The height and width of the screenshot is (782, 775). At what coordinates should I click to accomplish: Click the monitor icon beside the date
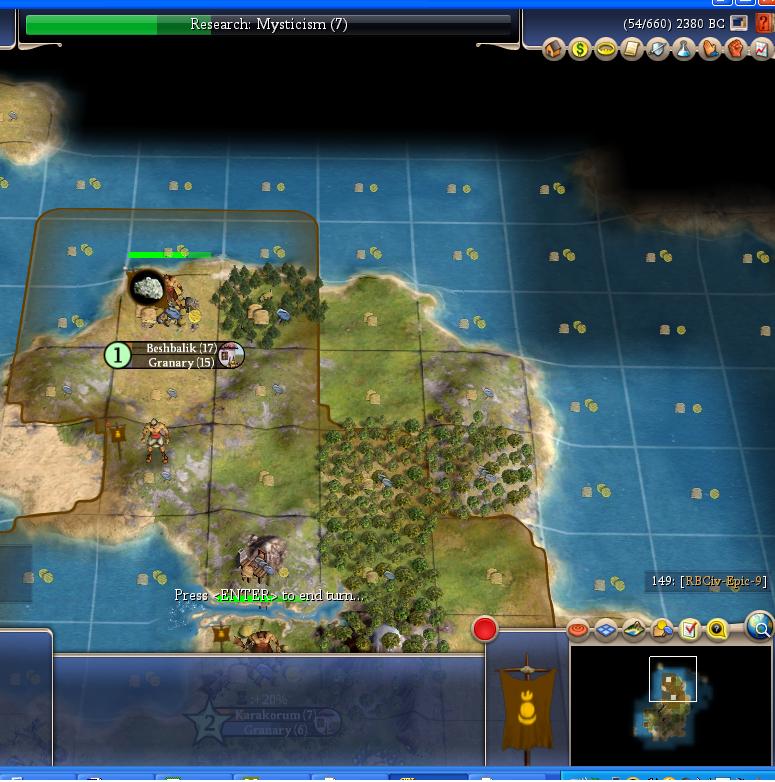pyautogui.click(x=740, y=22)
